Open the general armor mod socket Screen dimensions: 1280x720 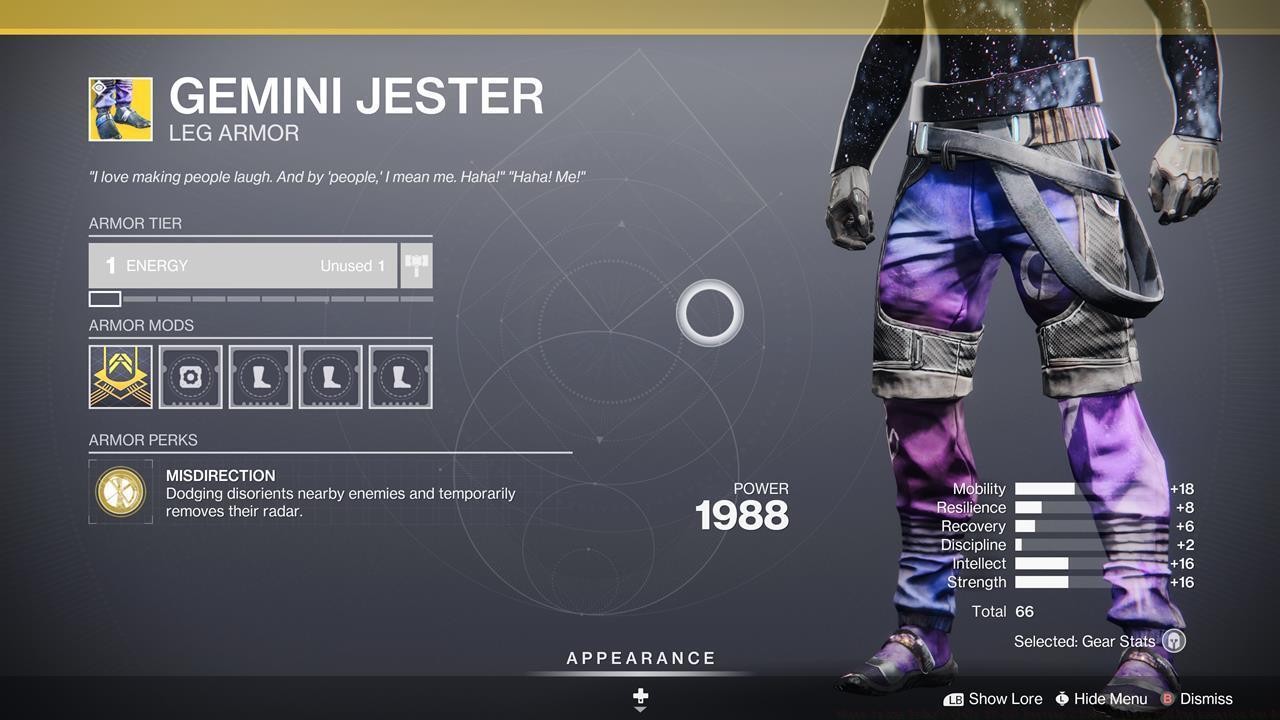190,376
